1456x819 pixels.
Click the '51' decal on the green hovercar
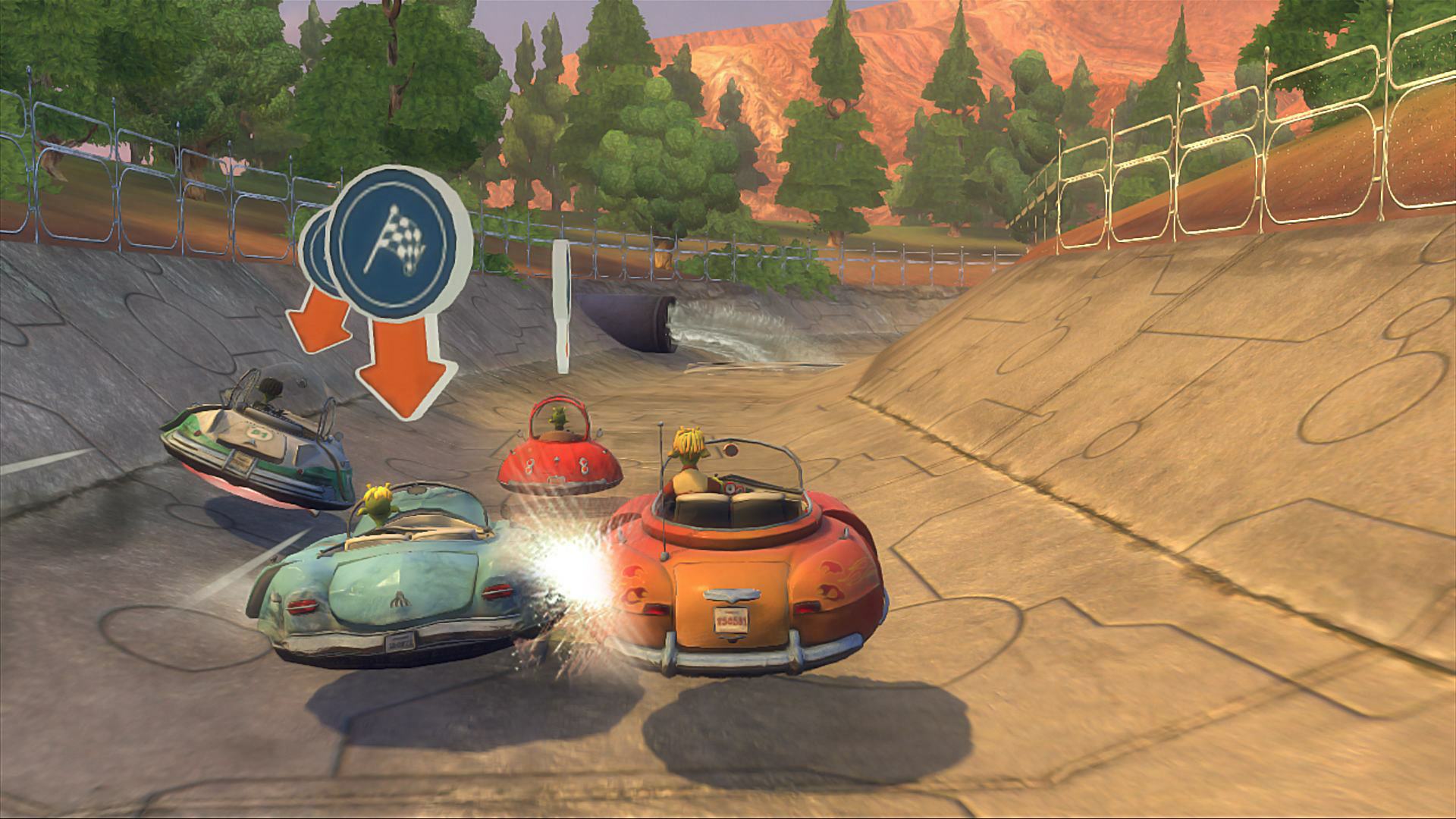click(260, 434)
